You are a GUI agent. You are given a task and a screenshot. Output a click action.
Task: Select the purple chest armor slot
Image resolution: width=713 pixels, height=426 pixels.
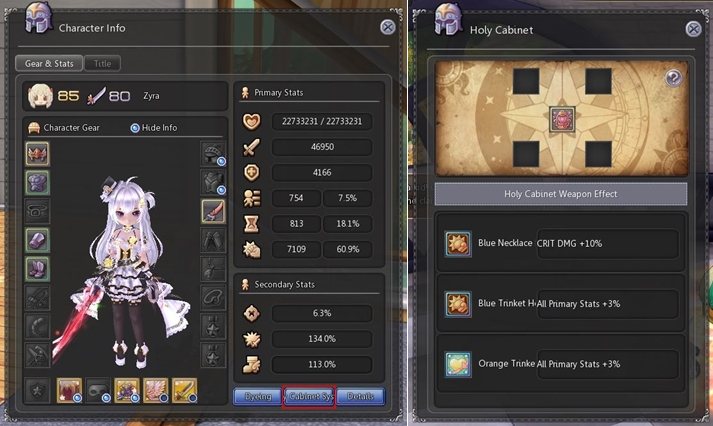coord(38,181)
